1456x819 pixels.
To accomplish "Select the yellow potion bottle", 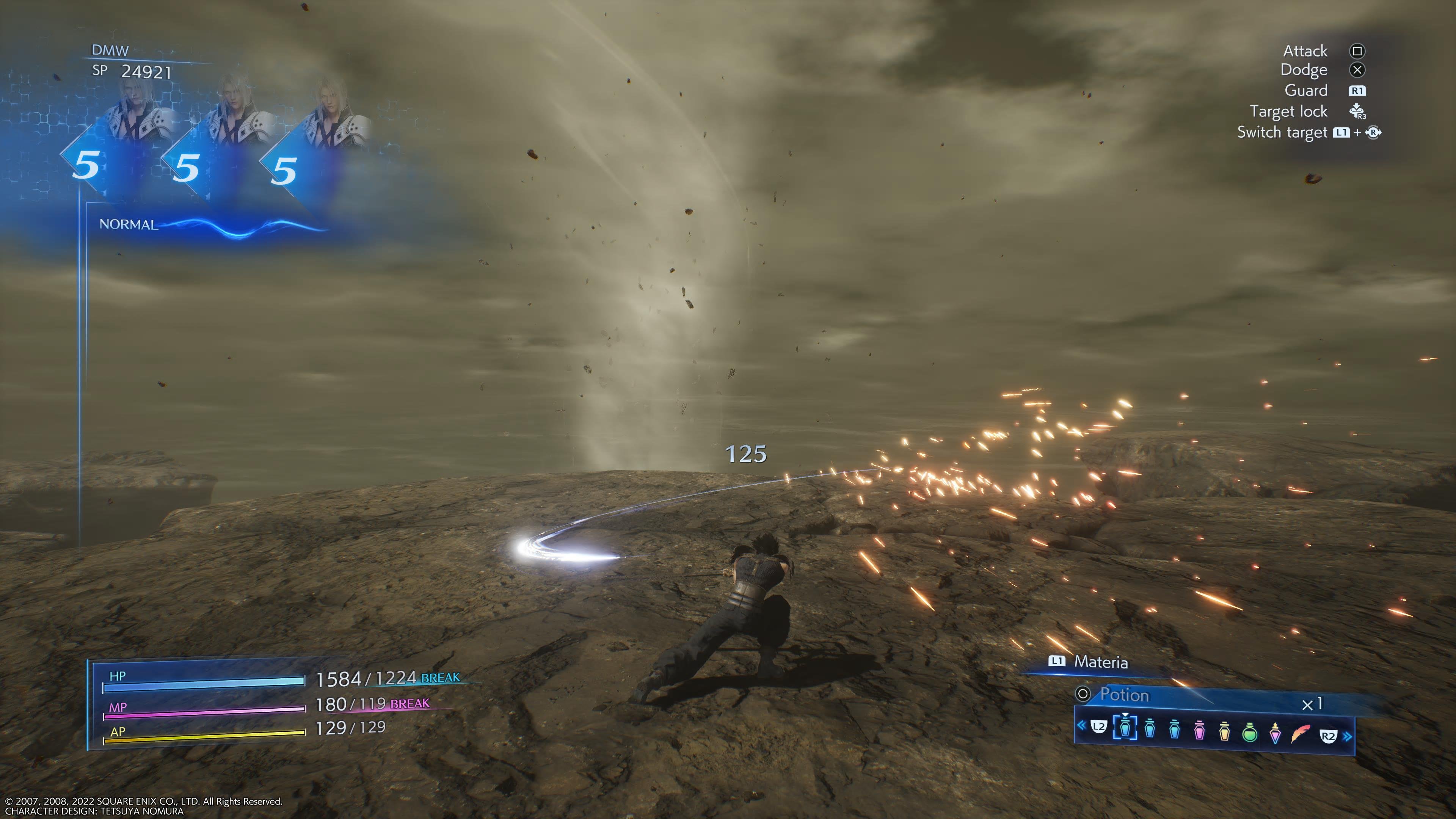I will point(1224,731).
